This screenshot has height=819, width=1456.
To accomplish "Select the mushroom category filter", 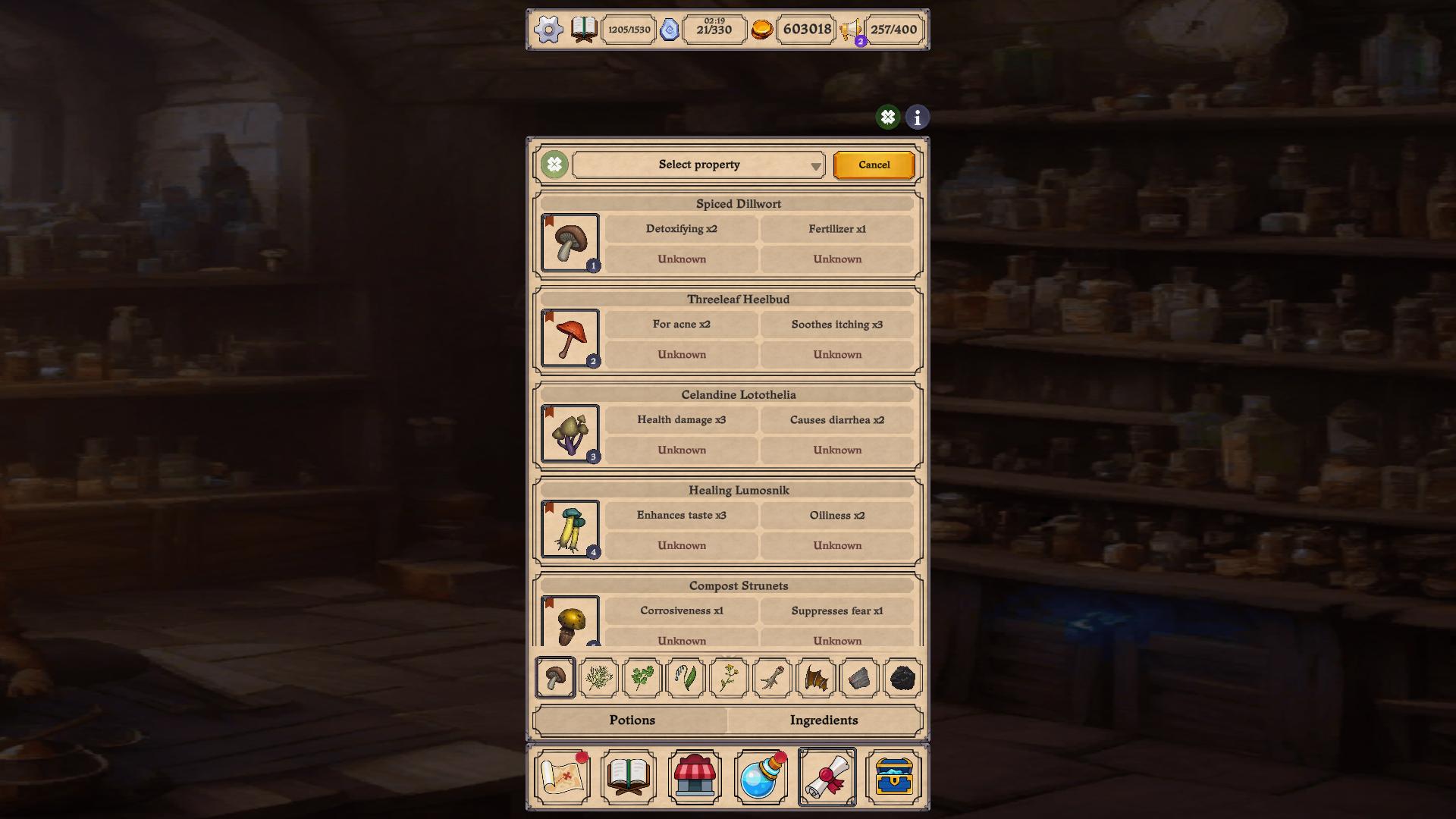I will pyautogui.click(x=554, y=679).
